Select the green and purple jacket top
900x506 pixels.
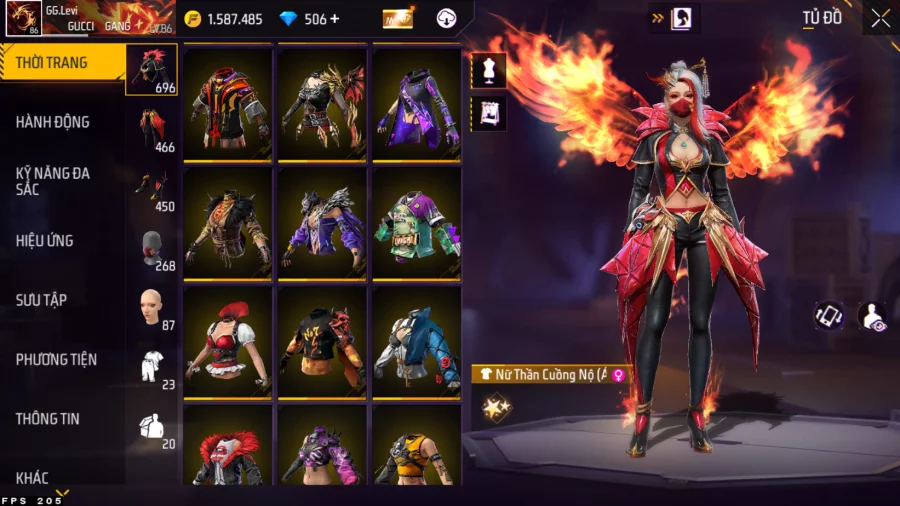click(x=417, y=223)
